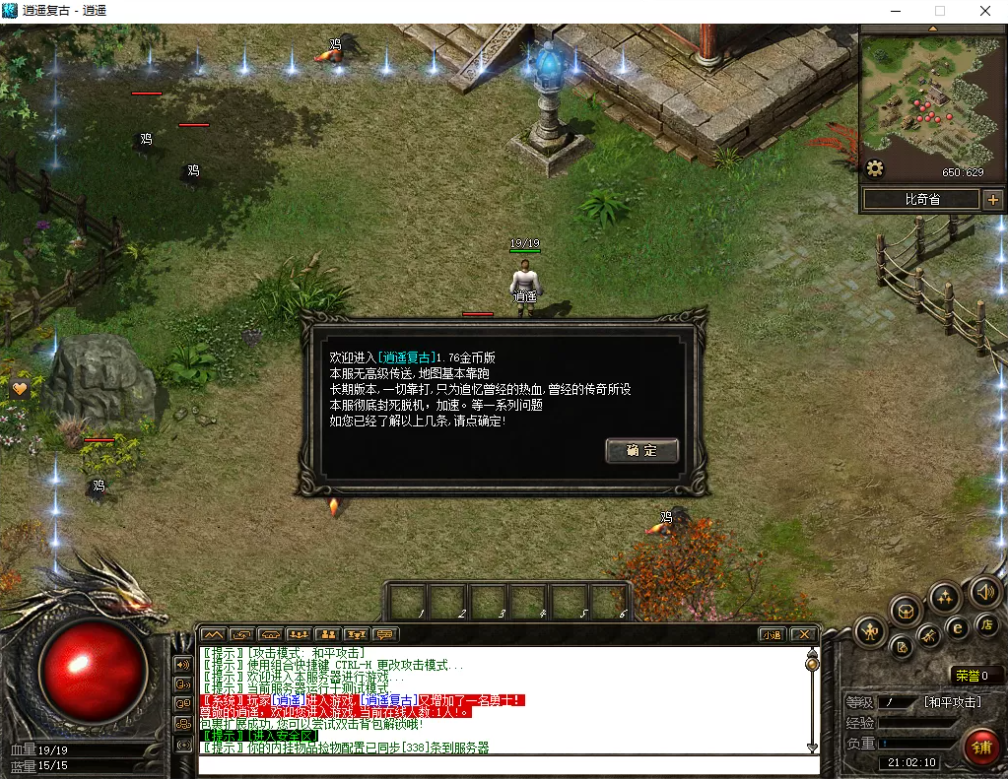
Task: Click the plus button beside 比奇省
Action: [x=992, y=199]
